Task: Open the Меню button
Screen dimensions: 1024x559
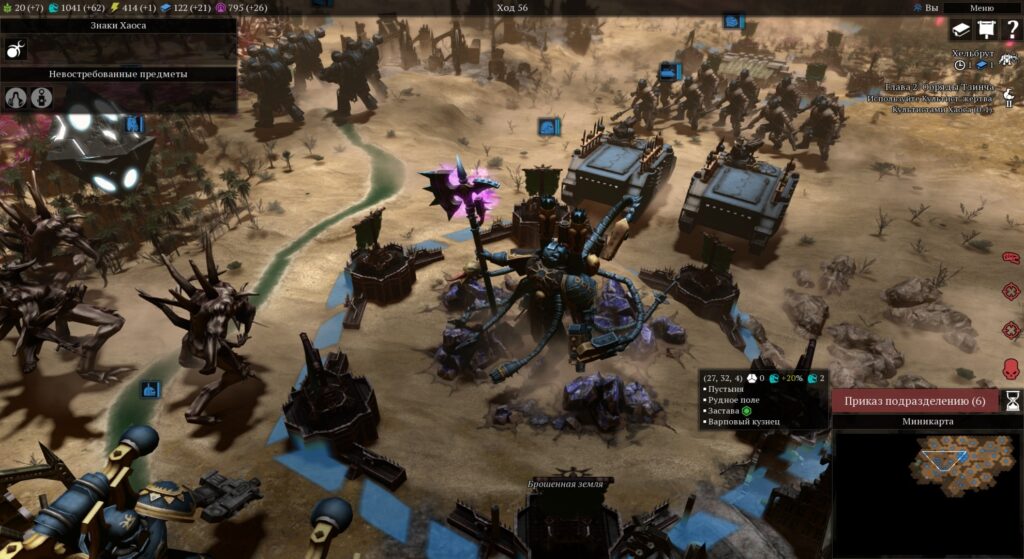Action: click(x=982, y=8)
